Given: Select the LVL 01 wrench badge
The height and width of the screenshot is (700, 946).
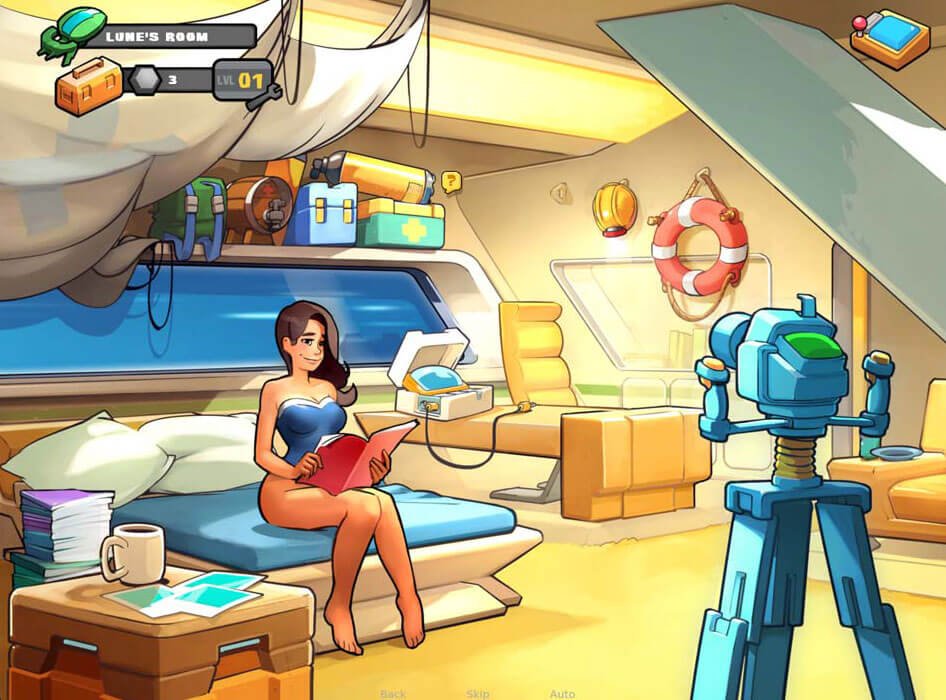Looking at the screenshot, I should tap(244, 81).
